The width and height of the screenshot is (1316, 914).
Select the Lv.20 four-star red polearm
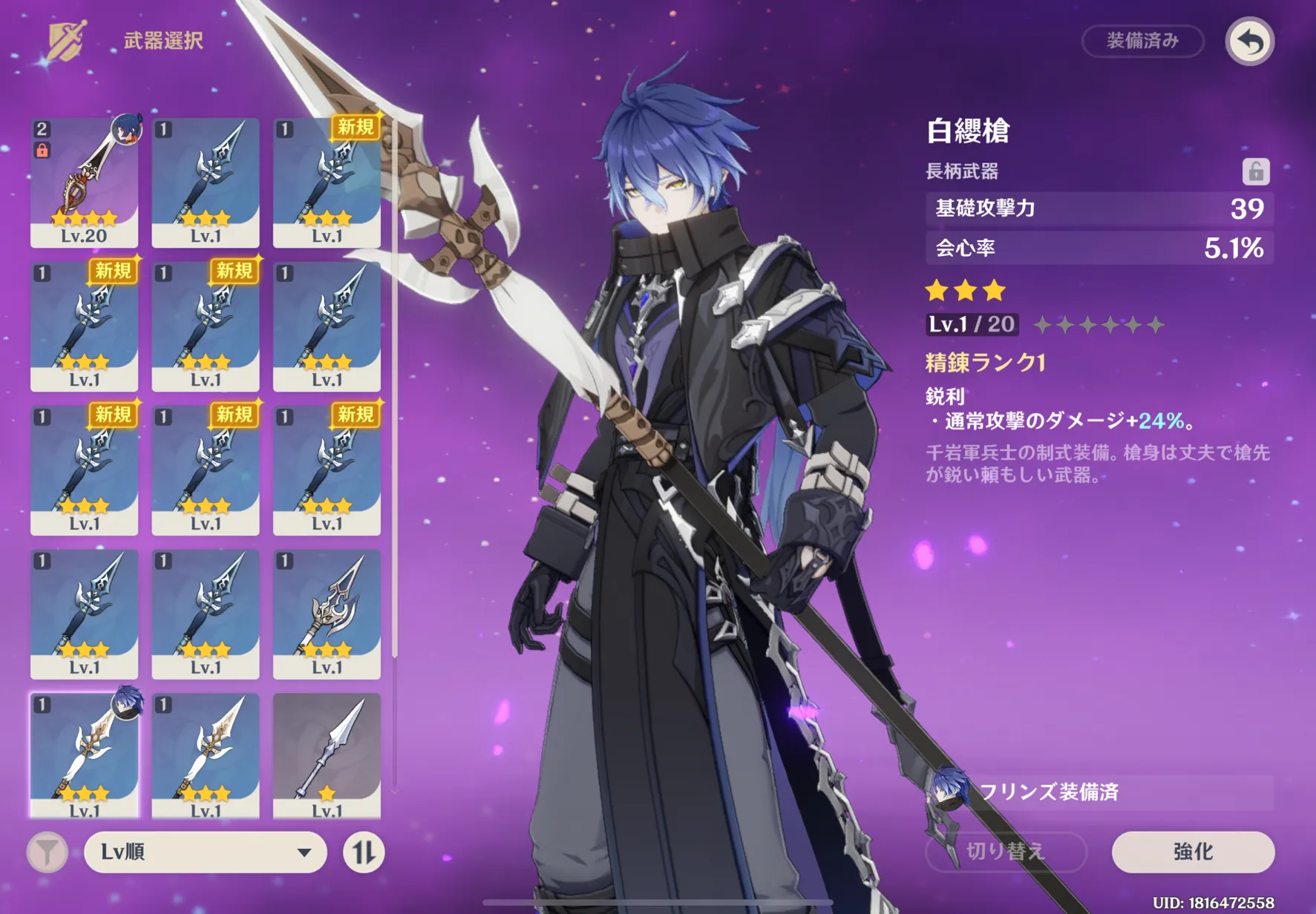[84, 183]
